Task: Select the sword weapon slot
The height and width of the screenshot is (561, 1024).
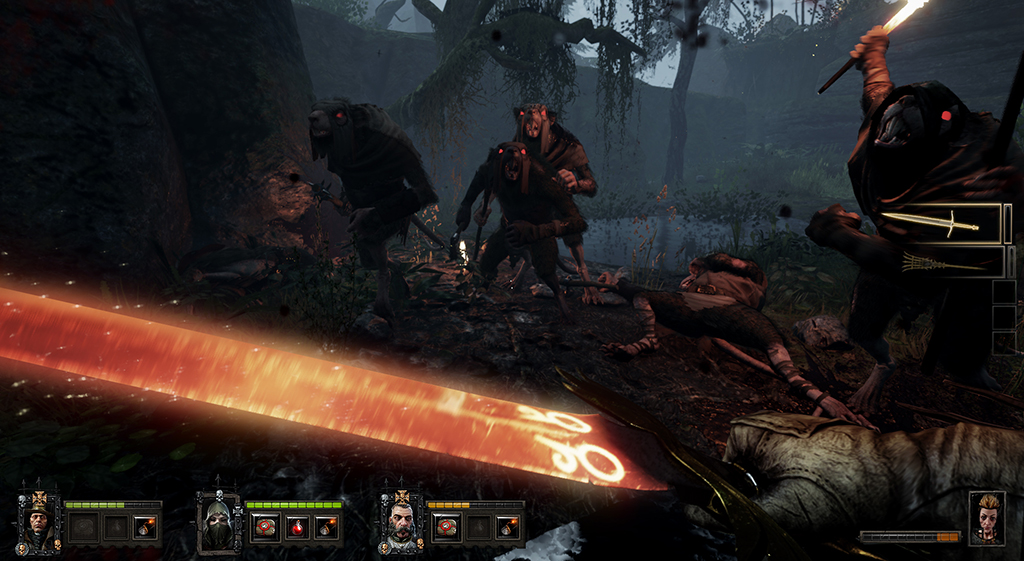Action: (x=943, y=223)
